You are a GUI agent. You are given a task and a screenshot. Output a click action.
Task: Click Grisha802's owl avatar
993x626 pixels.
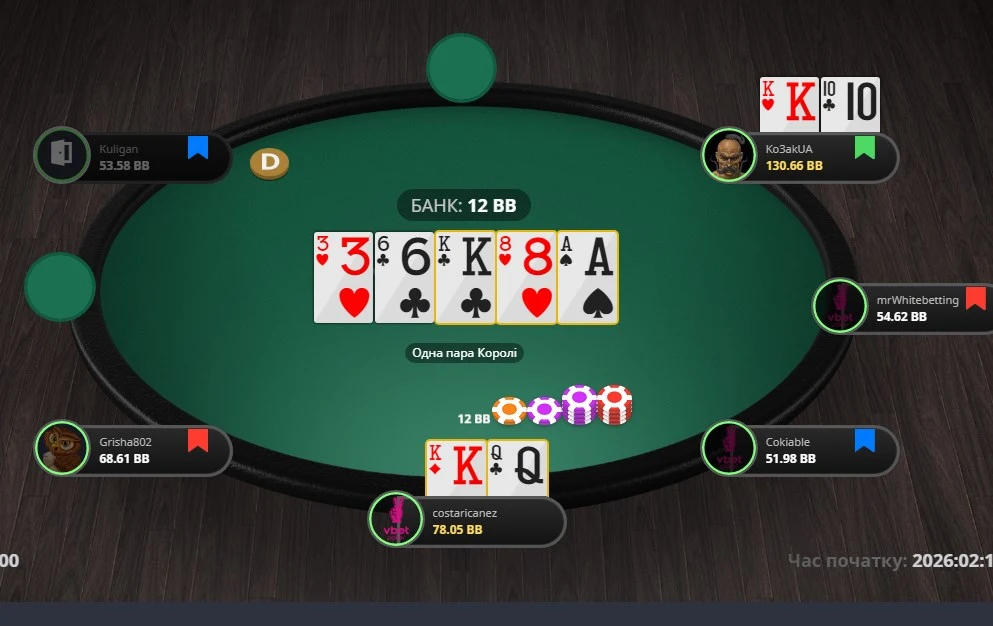61,447
